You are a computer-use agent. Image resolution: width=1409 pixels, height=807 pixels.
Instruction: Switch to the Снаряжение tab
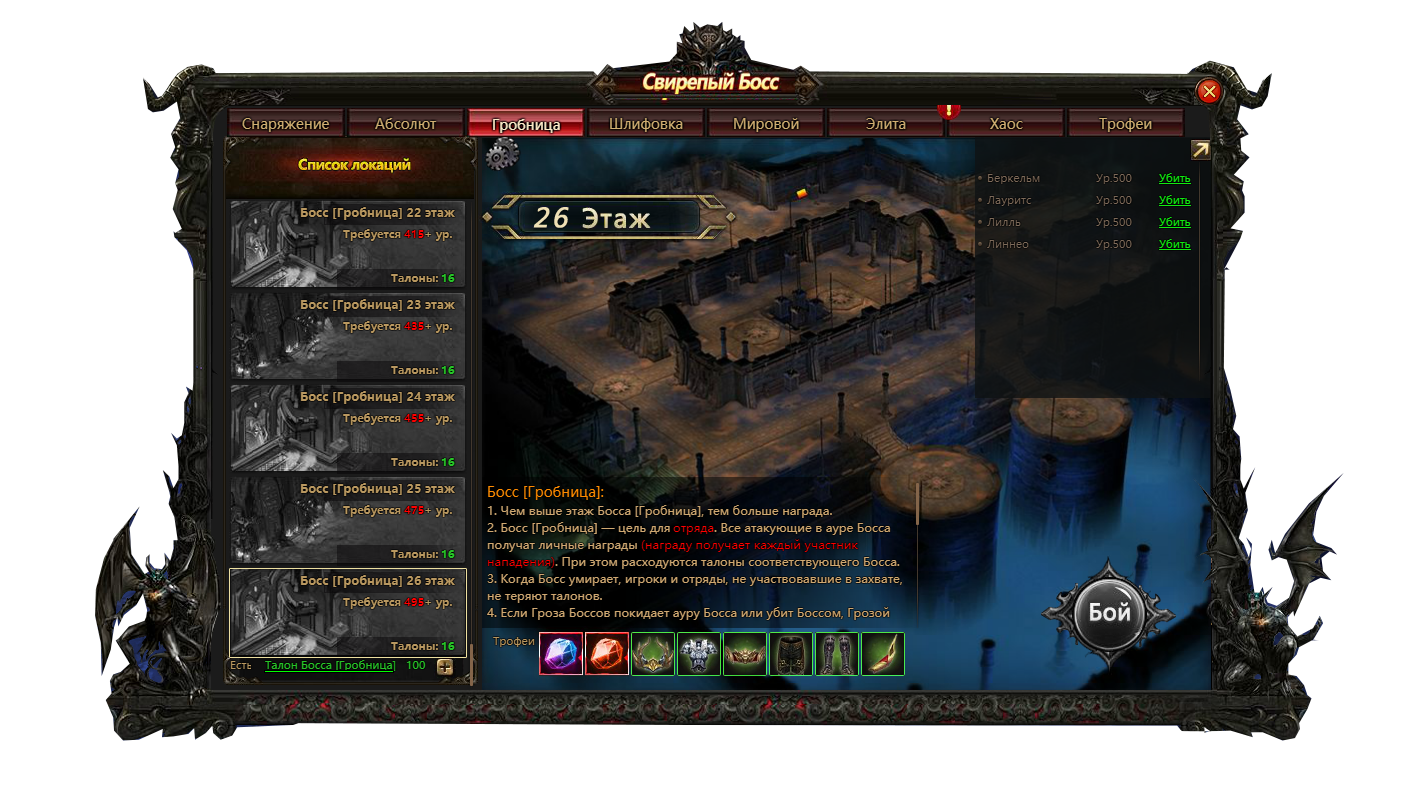[x=285, y=124]
